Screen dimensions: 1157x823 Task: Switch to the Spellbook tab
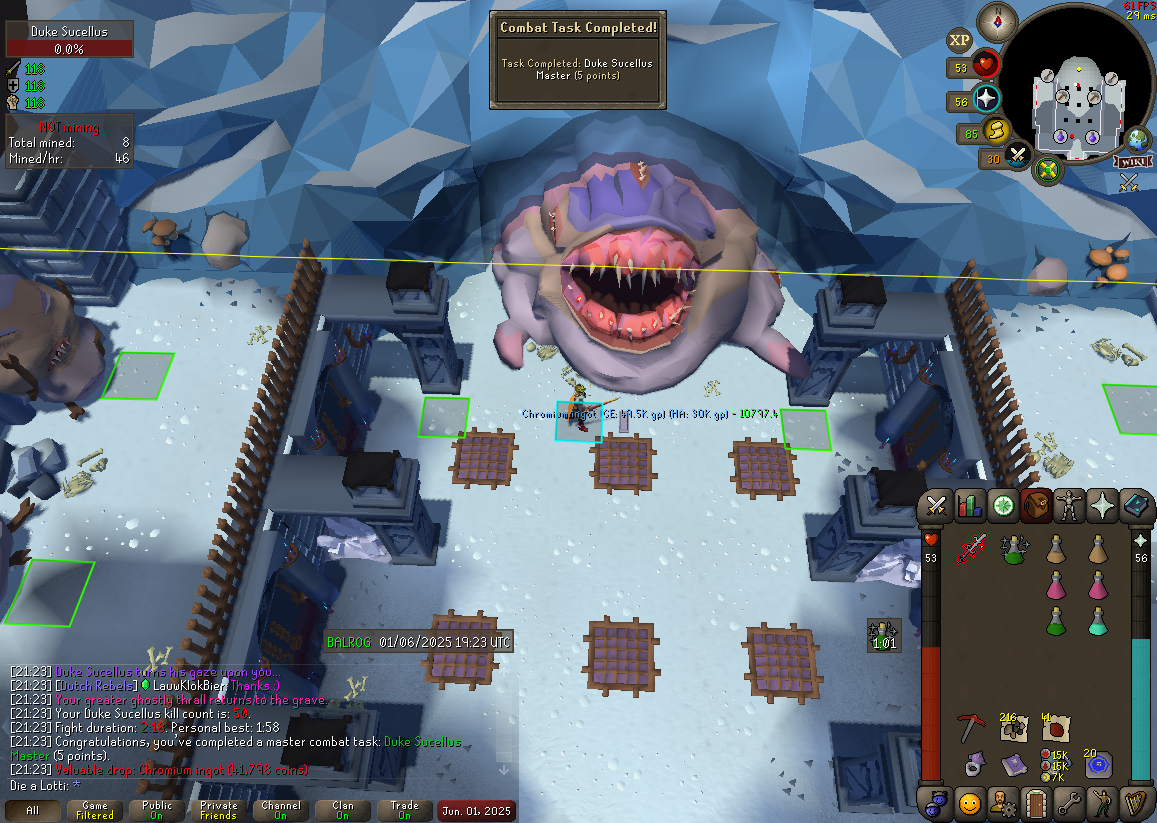[1137, 507]
